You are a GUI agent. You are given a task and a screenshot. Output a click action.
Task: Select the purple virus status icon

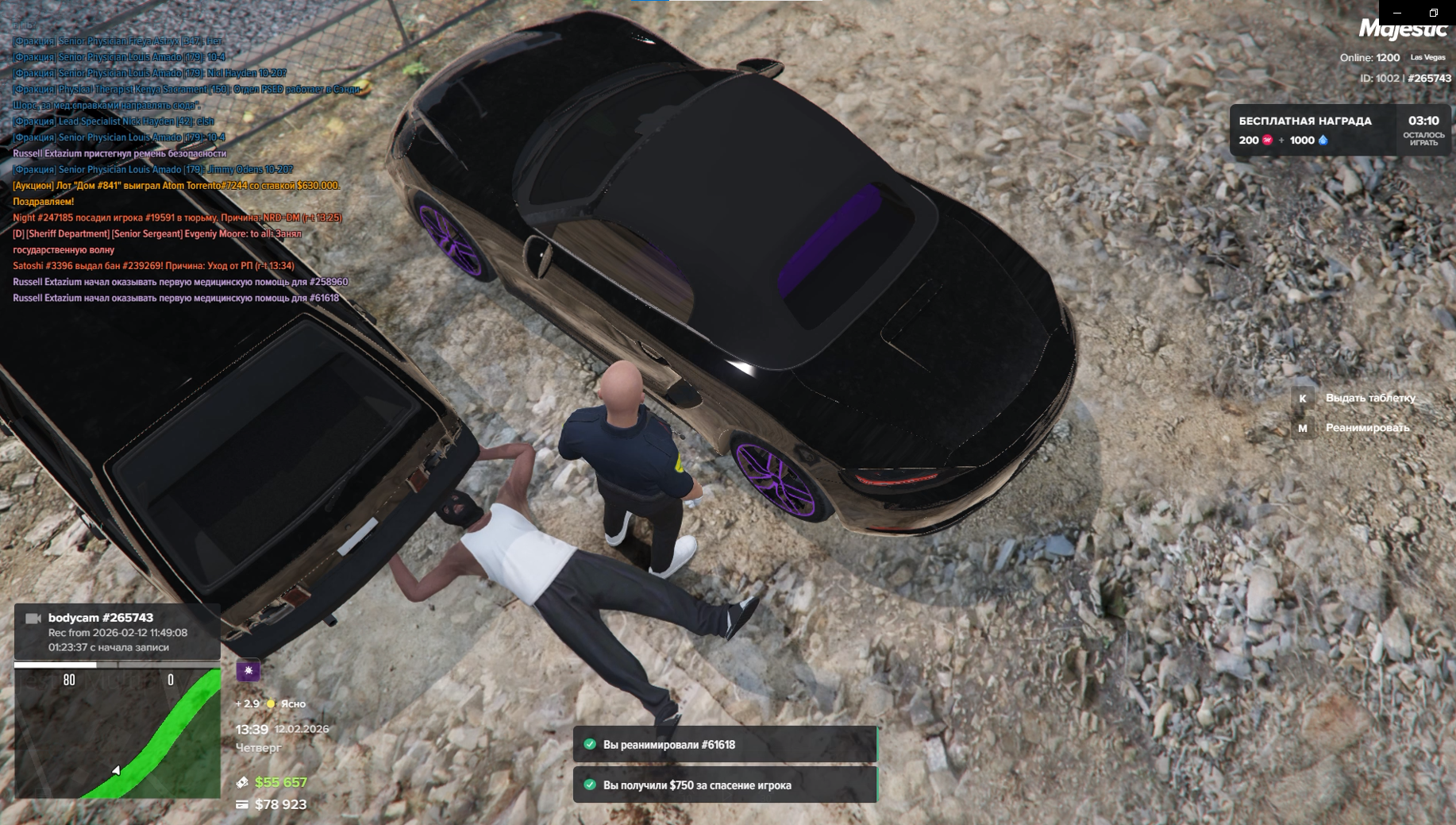[248, 671]
